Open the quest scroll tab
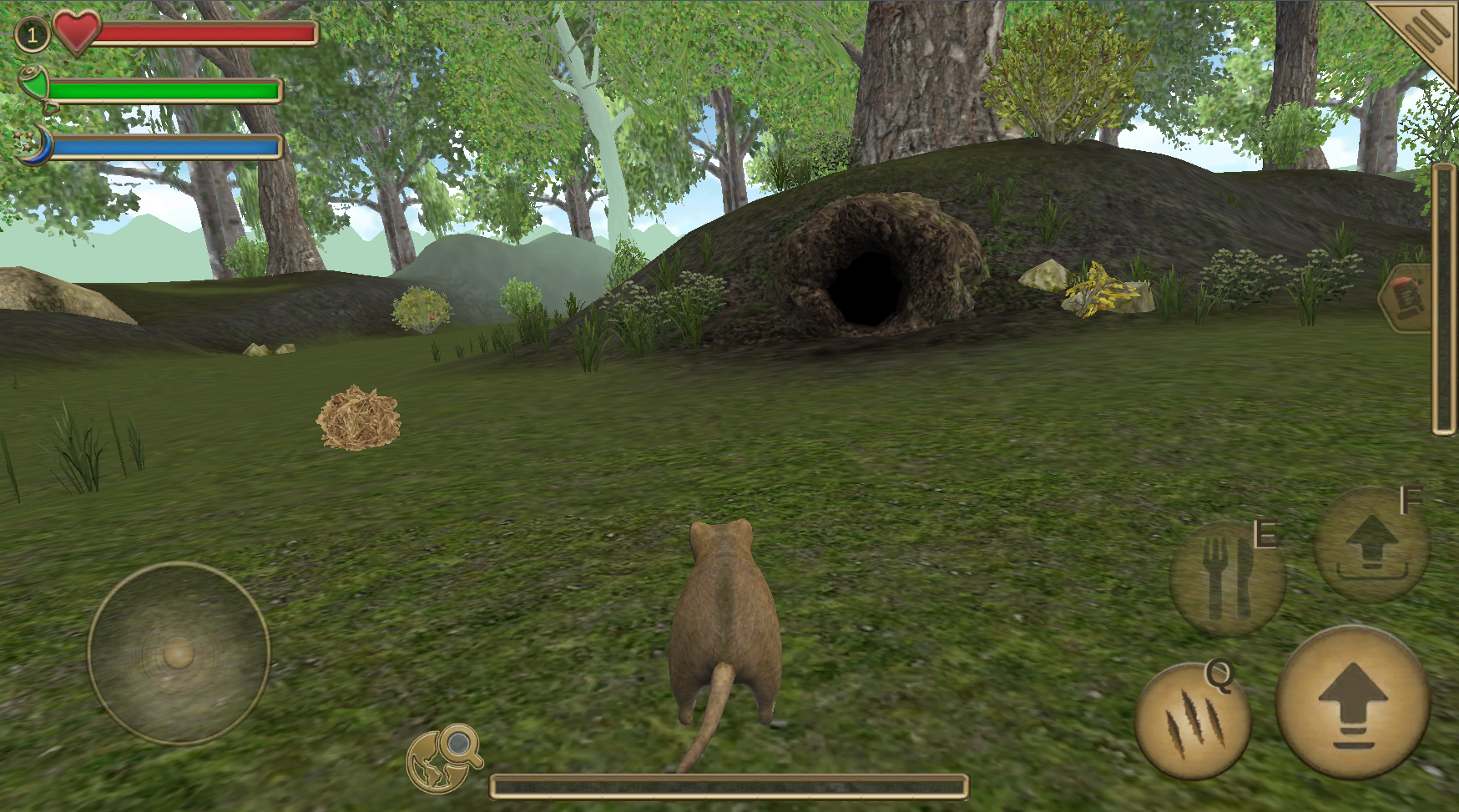1459x812 pixels. 1408,298
